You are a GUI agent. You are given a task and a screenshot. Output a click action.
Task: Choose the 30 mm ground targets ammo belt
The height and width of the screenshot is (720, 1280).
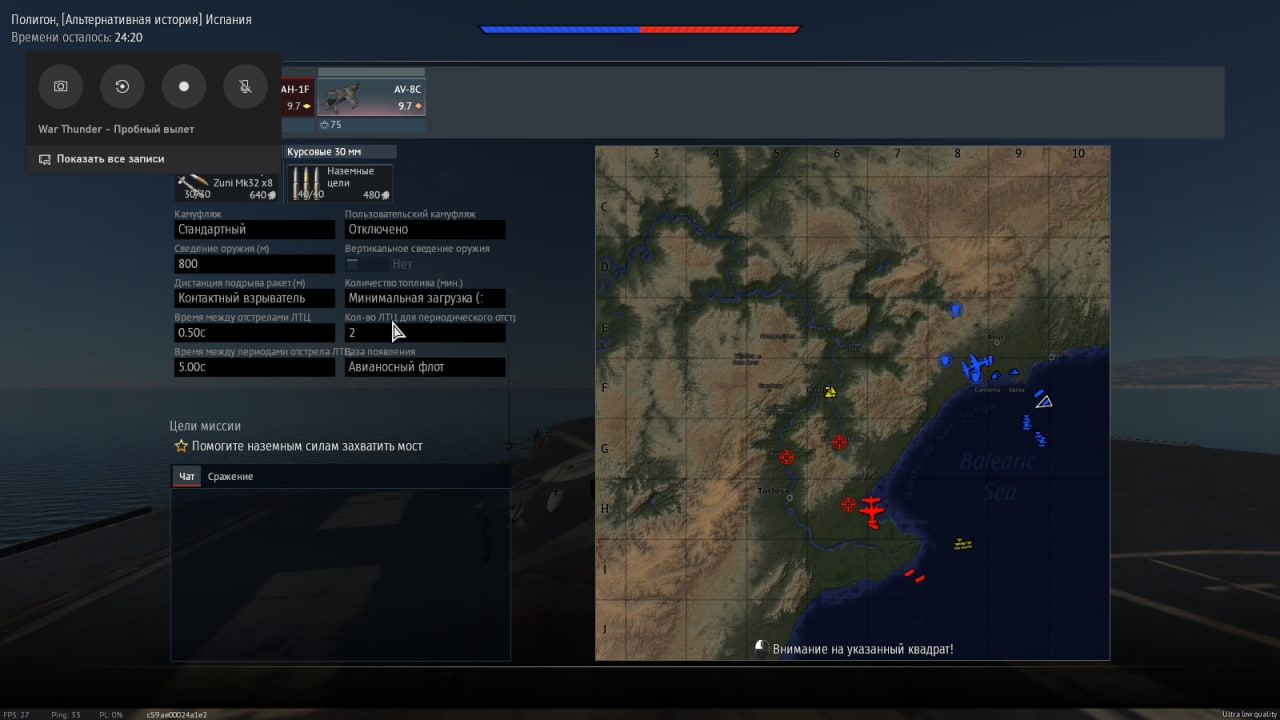point(340,183)
